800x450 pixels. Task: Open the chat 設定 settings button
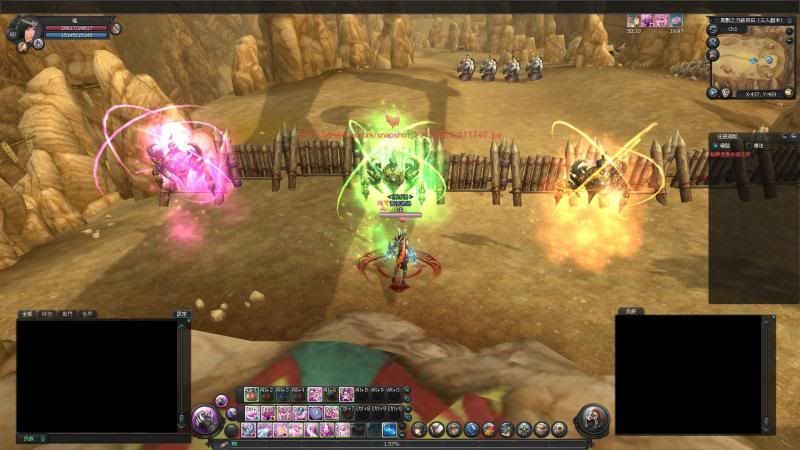point(182,314)
